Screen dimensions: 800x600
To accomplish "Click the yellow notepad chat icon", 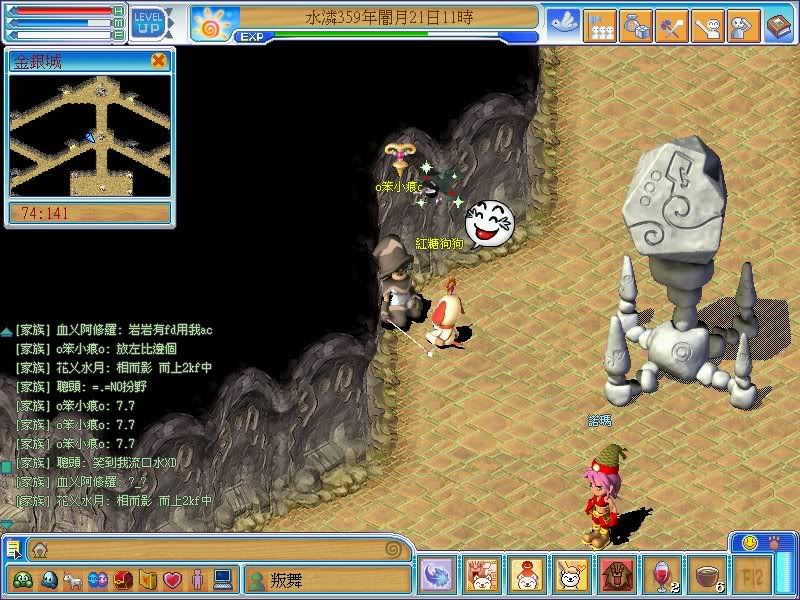I will [x=13, y=548].
